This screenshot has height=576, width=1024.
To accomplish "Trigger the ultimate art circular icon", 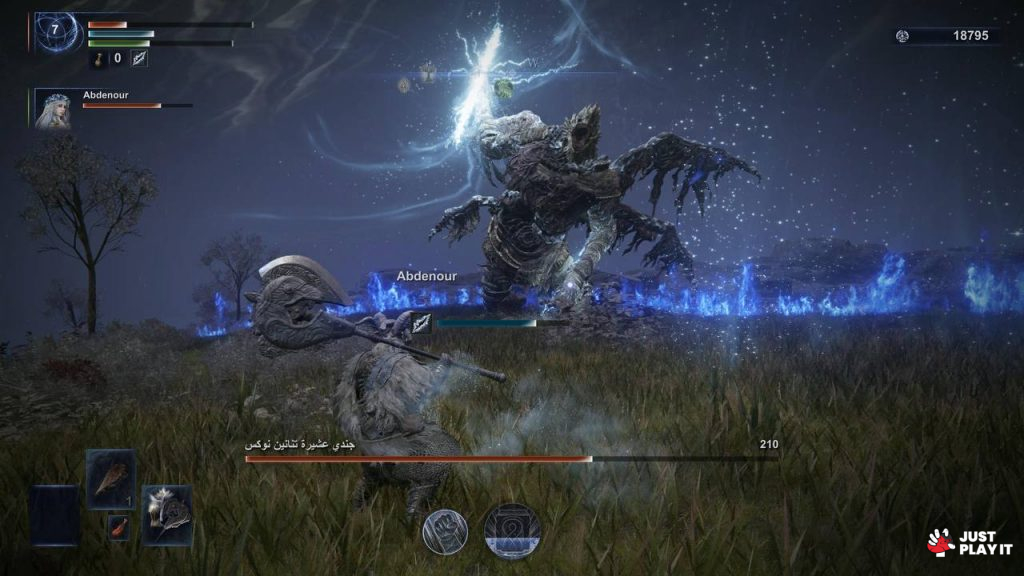I will (512, 530).
